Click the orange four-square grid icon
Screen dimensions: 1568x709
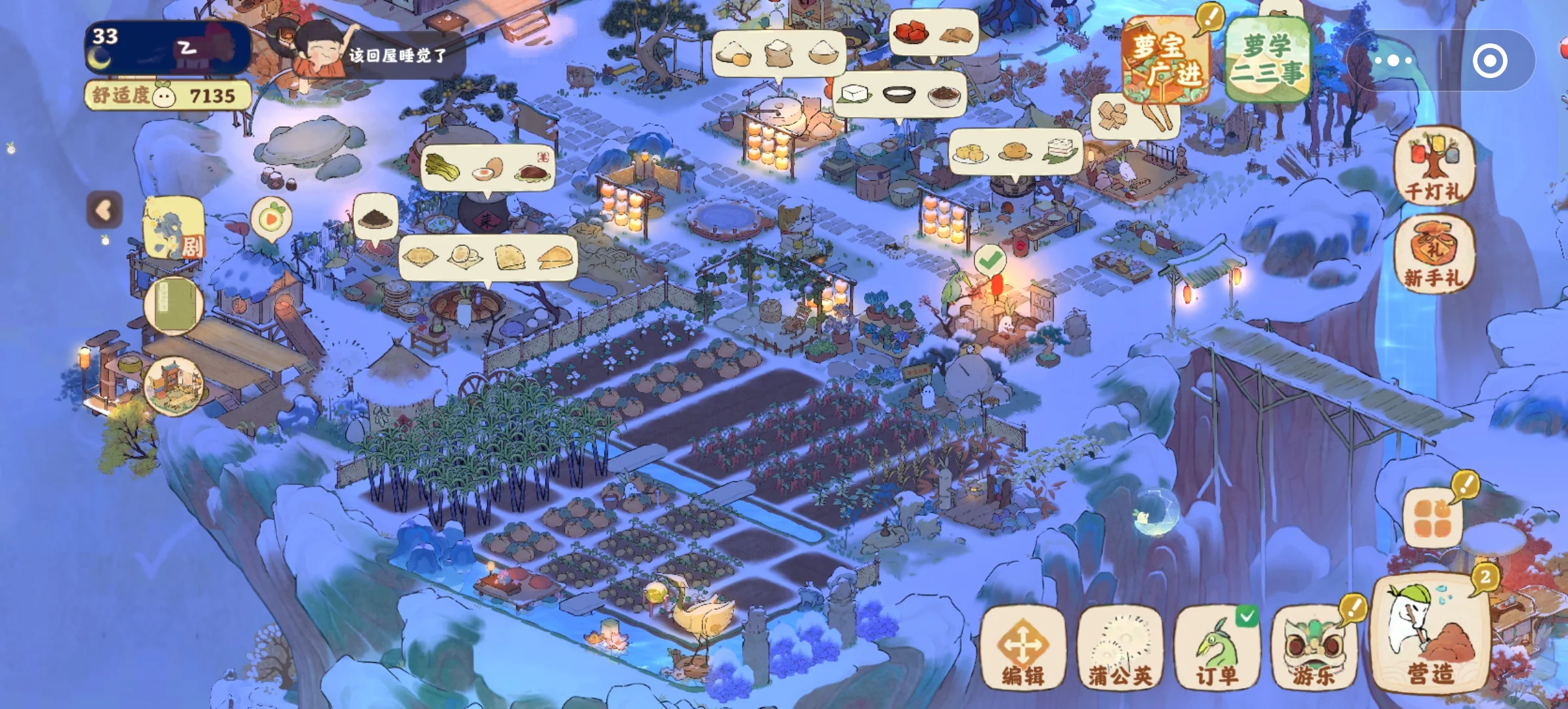click(1433, 519)
